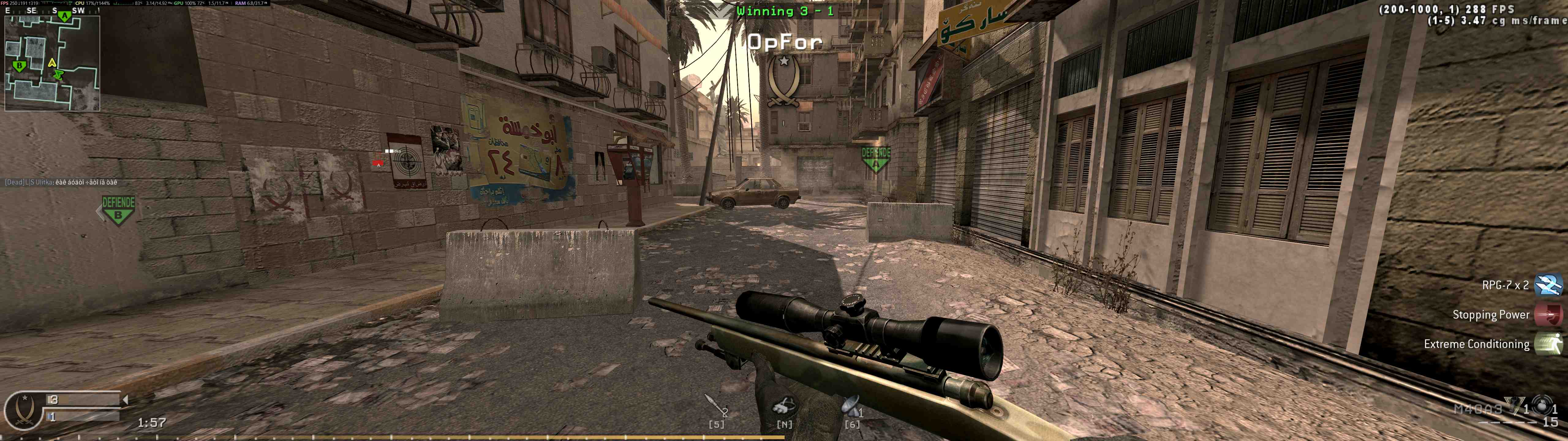
Task: Click the [Dead]L|S Ulitka killfeed message
Action: tap(61, 182)
